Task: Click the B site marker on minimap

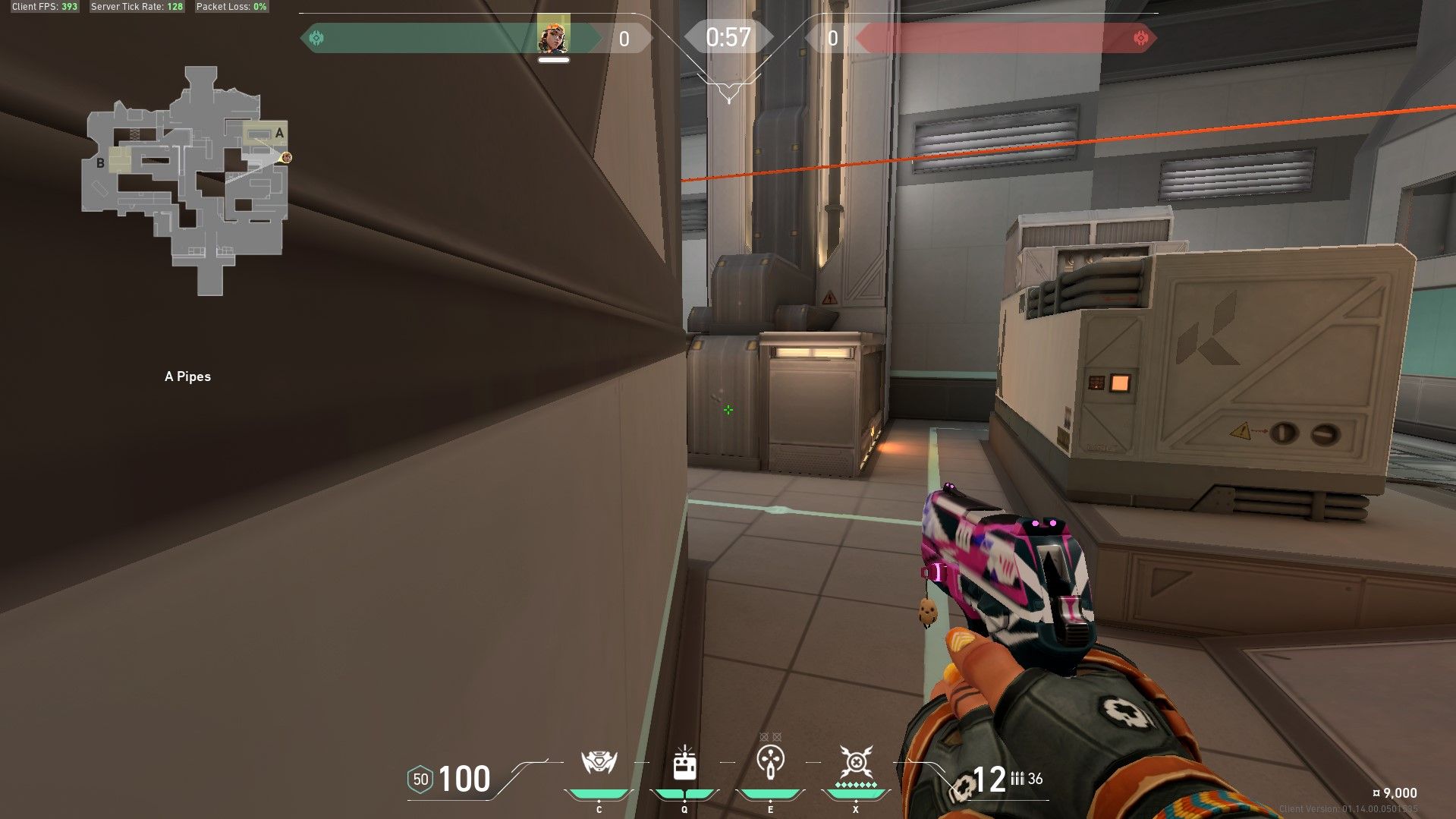Action: click(100, 162)
